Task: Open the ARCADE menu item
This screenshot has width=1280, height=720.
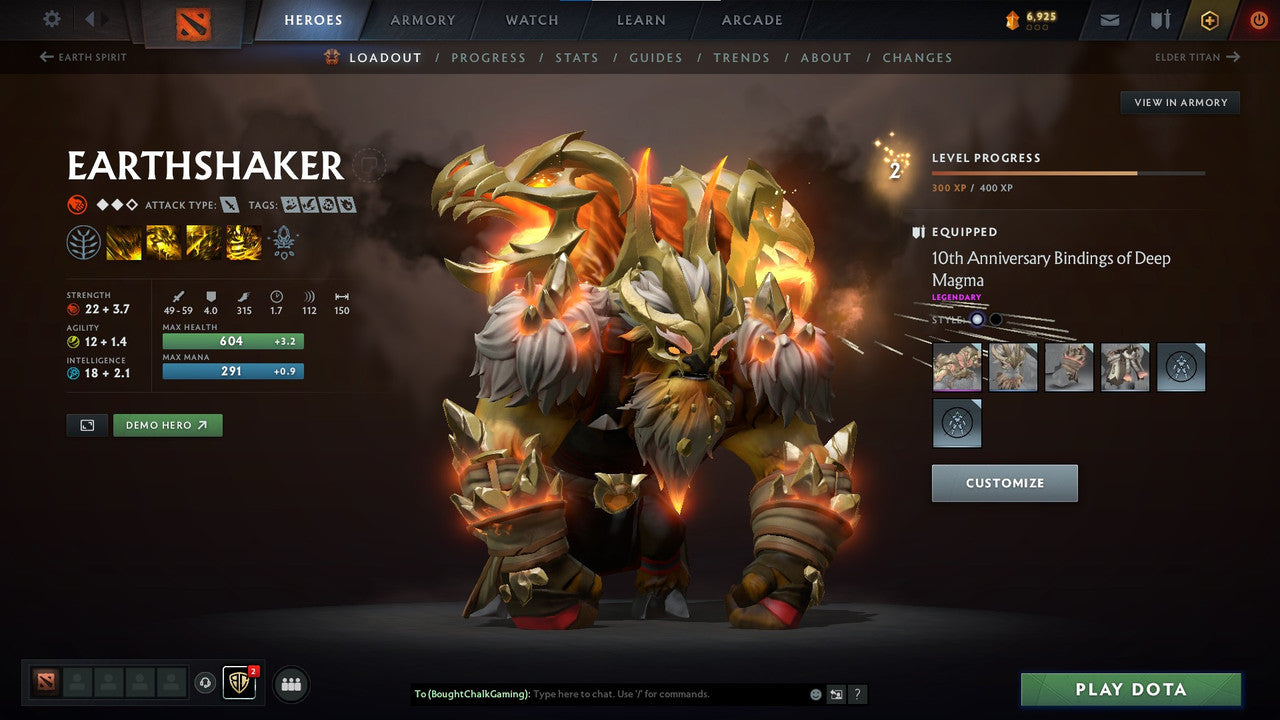Action: click(751, 19)
